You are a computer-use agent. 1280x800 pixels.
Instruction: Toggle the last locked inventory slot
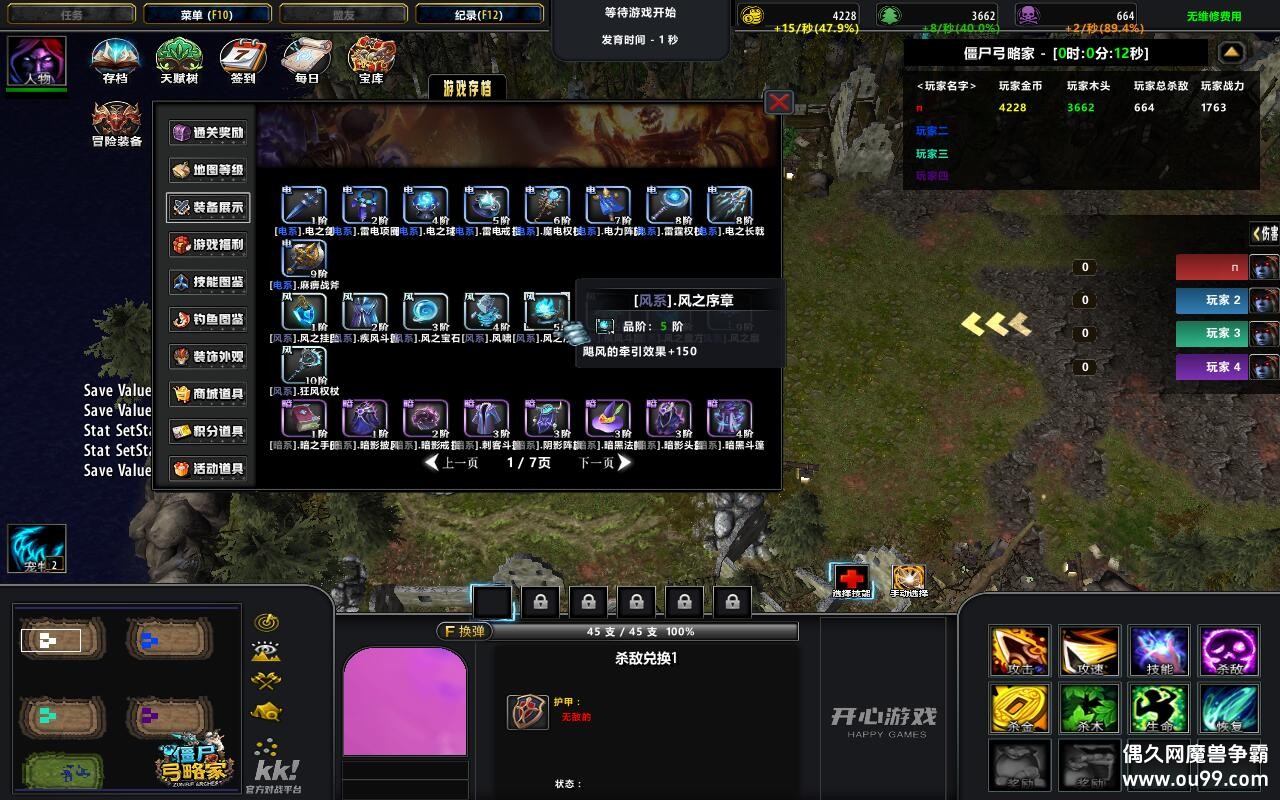pyautogui.click(x=731, y=600)
